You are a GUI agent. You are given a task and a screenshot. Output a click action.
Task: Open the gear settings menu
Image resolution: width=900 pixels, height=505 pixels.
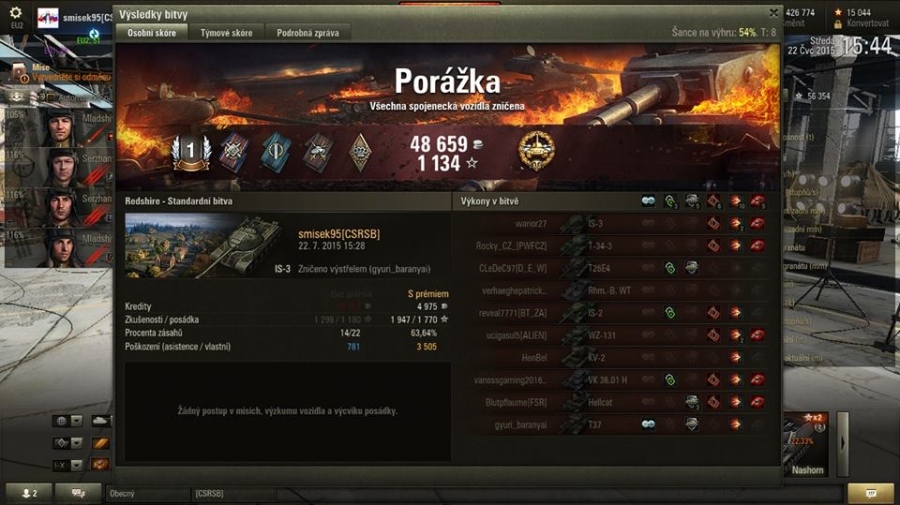point(15,13)
